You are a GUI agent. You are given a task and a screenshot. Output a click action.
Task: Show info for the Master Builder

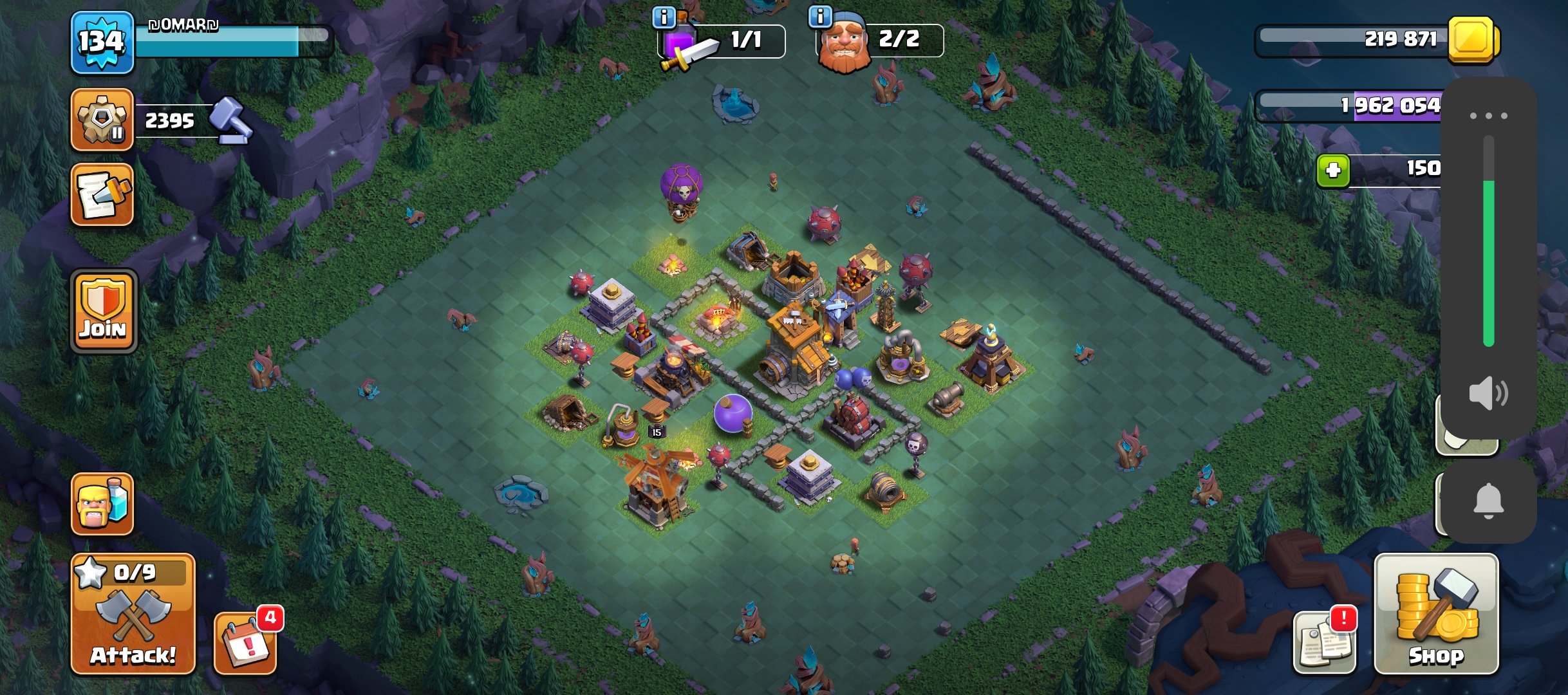[820, 17]
